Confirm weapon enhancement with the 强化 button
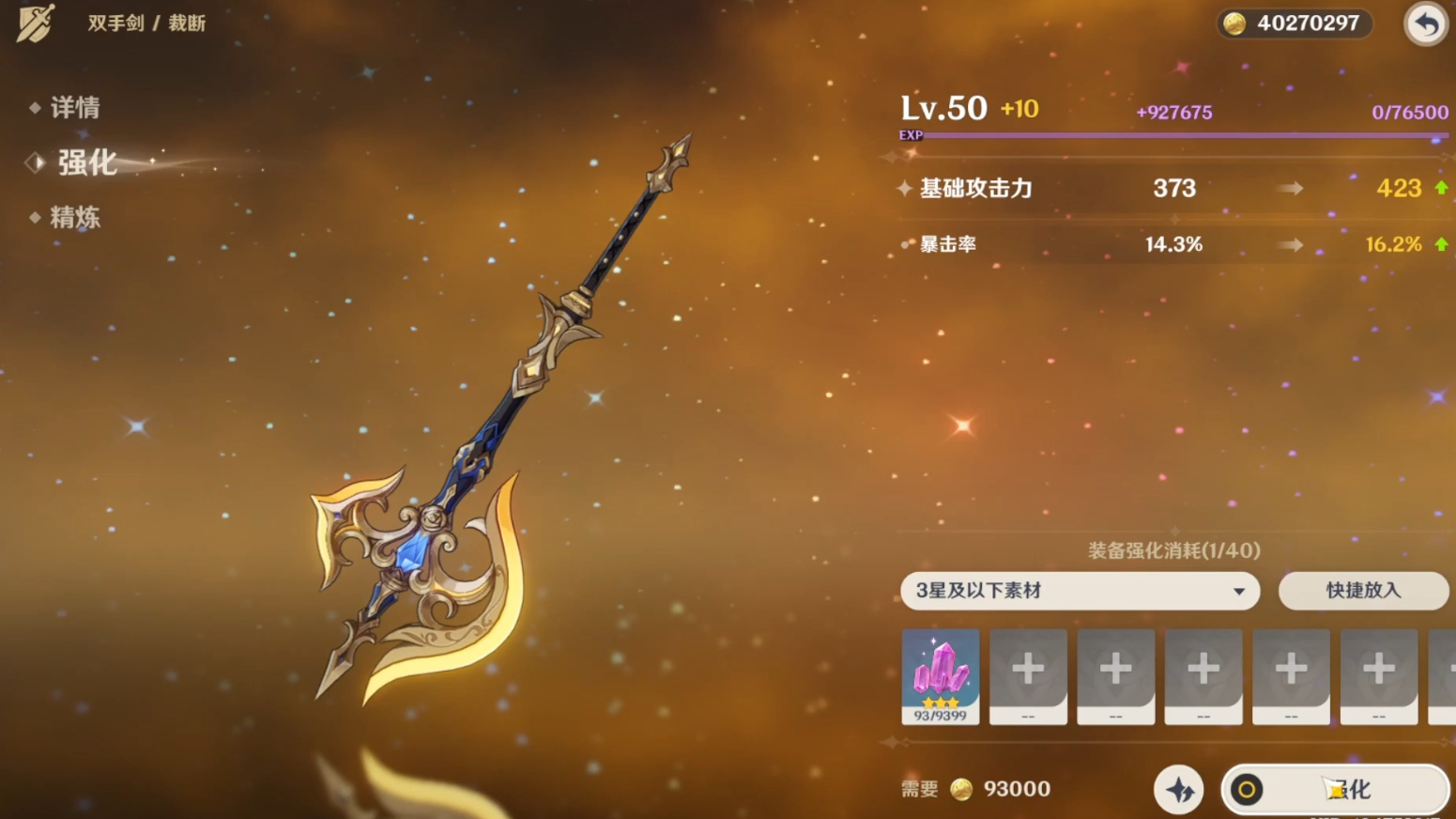 (1334, 790)
